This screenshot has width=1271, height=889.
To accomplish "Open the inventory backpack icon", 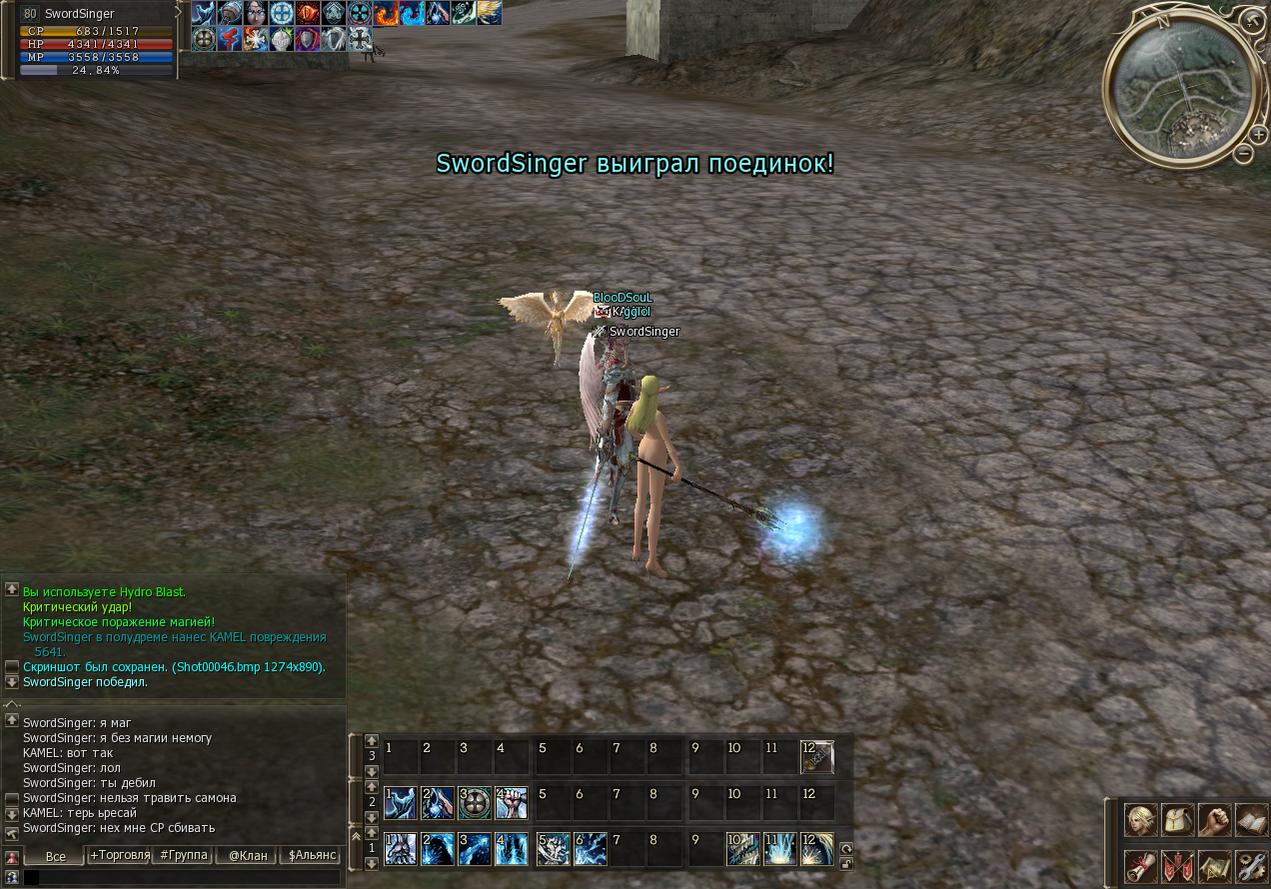I will (x=1177, y=820).
